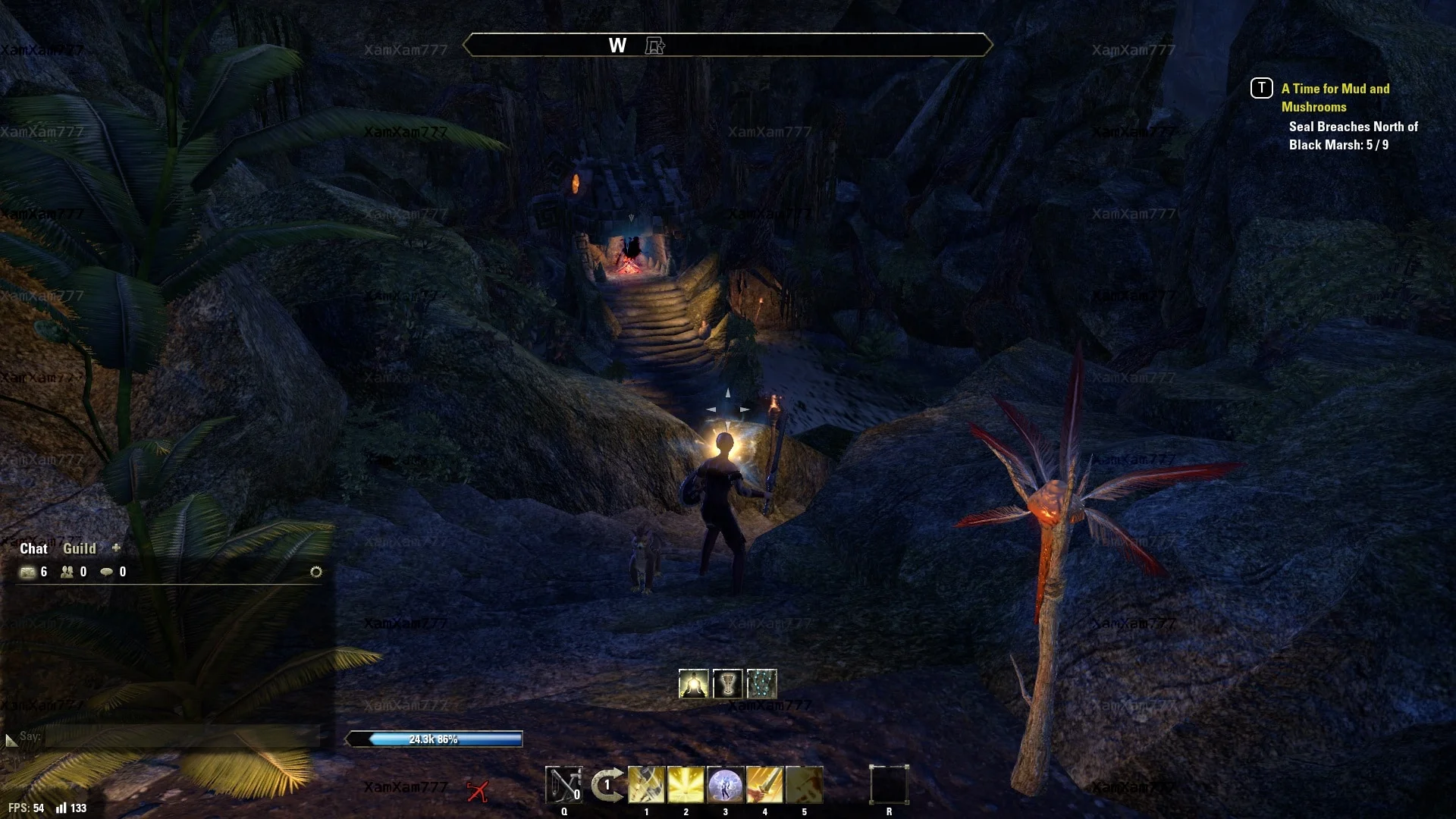Image resolution: width=1456 pixels, height=819 pixels.
Task: Open chat options gear
Action: [316, 572]
